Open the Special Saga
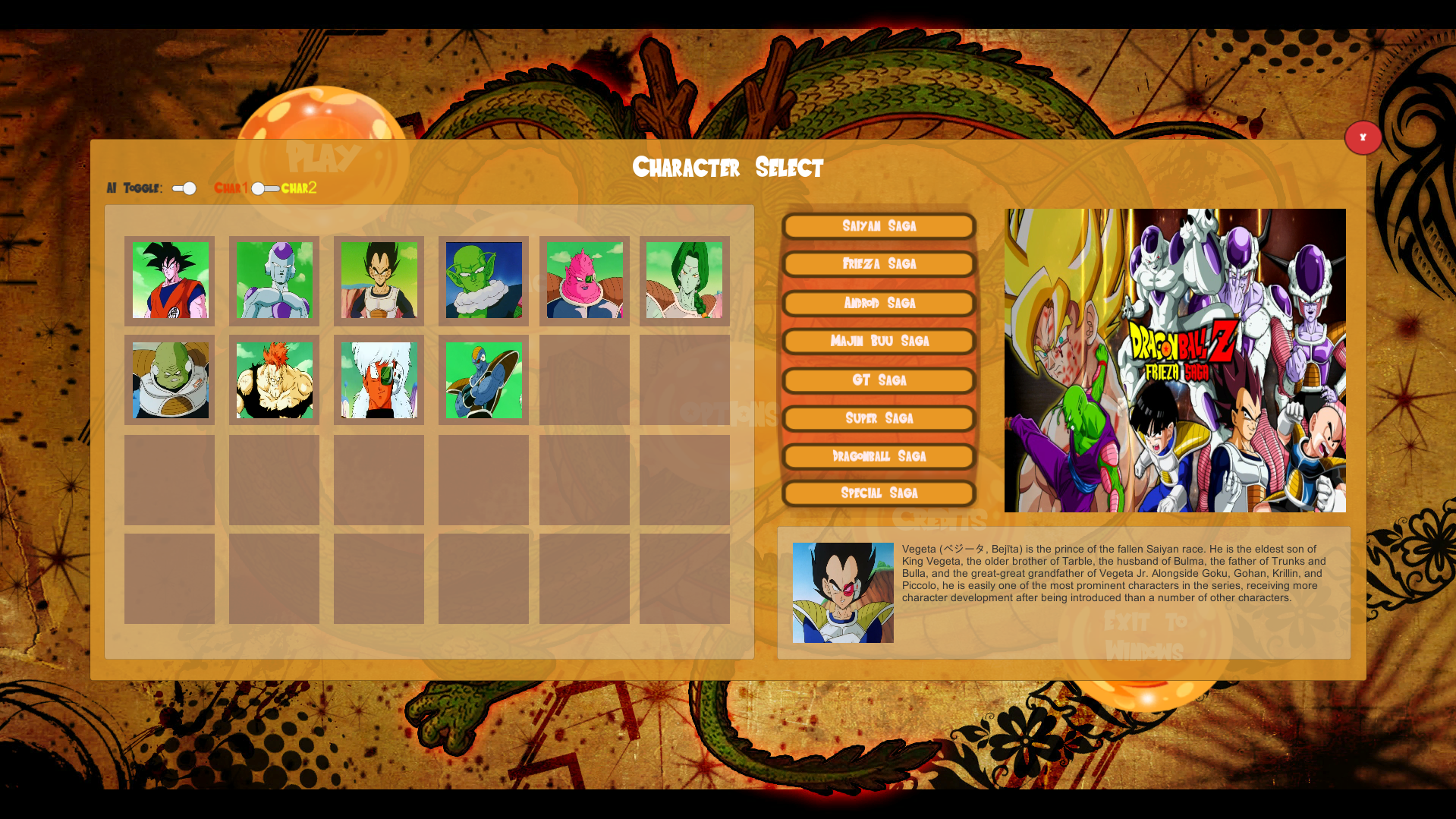The width and height of the screenshot is (1456, 819). [x=879, y=493]
